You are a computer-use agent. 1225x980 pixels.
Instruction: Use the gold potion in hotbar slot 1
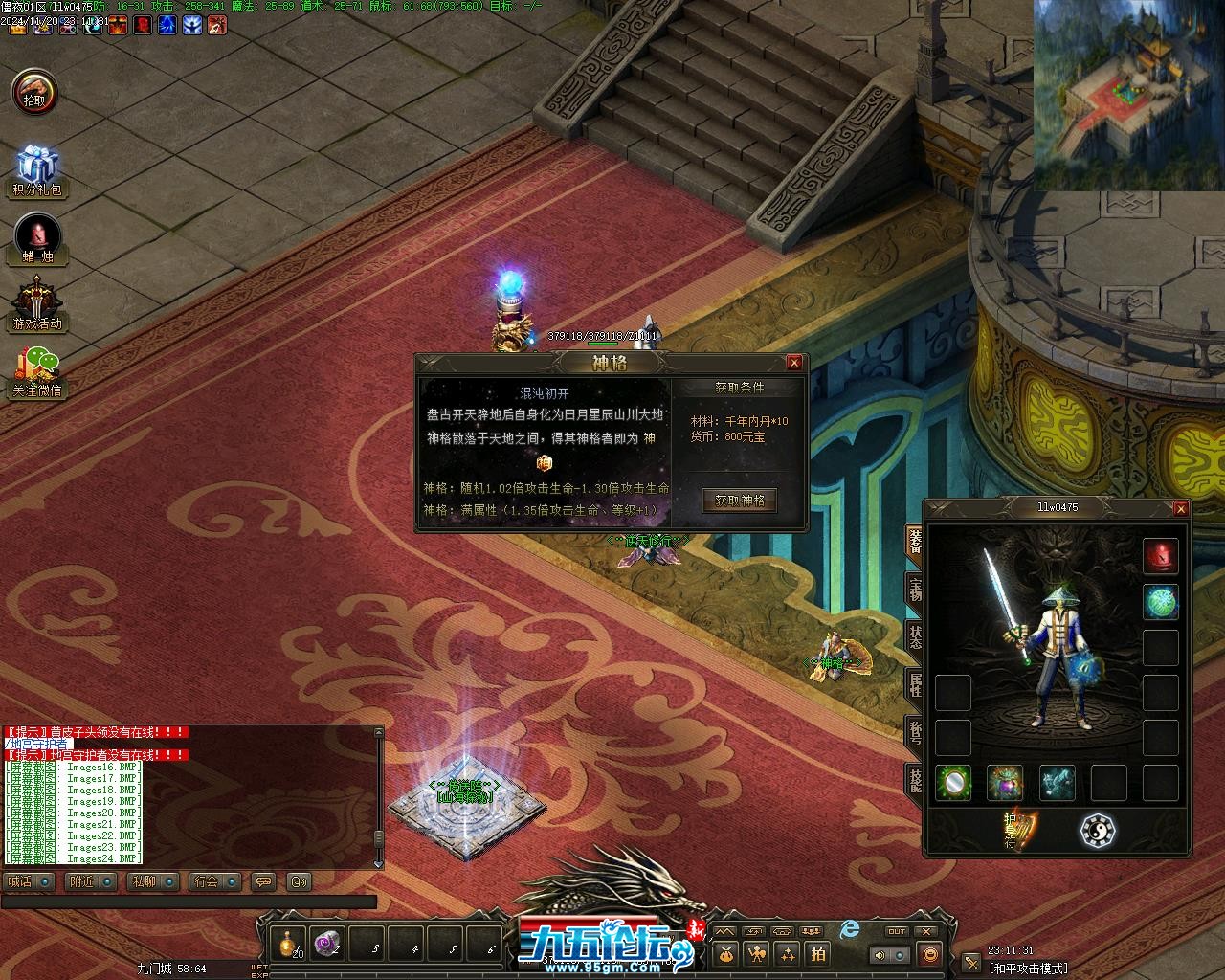pos(288,944)
